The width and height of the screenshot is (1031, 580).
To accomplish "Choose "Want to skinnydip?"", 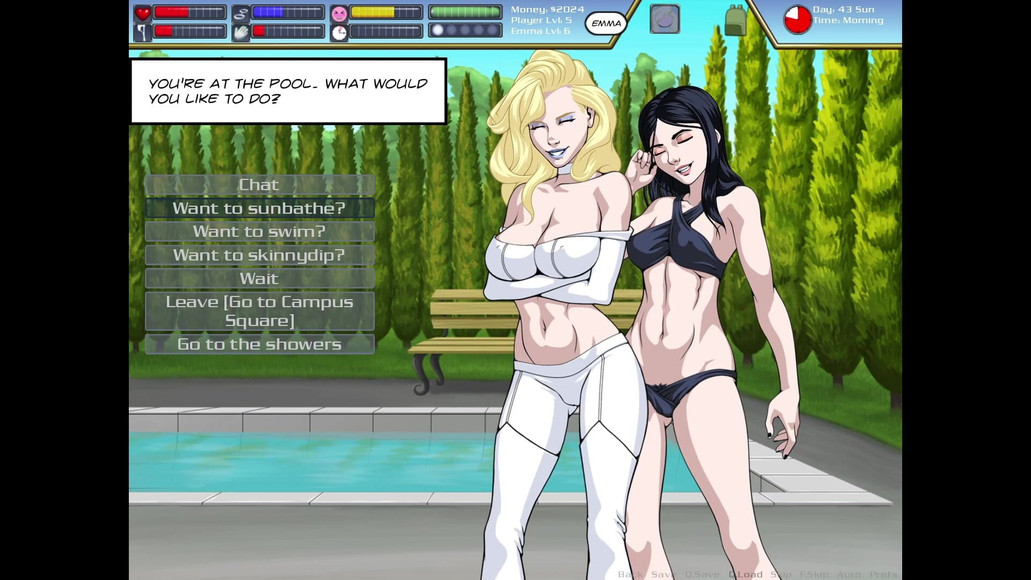I will click(x=259, y=255).
